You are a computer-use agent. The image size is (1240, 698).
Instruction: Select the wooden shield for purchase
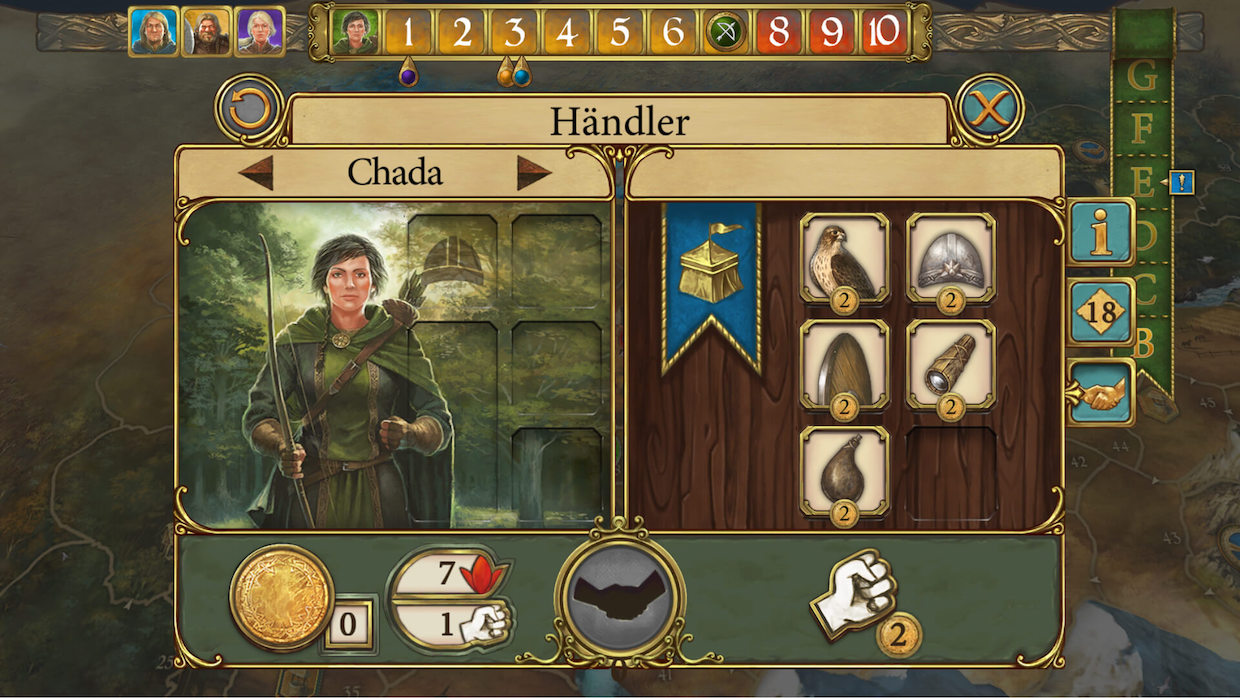[845, 364]
